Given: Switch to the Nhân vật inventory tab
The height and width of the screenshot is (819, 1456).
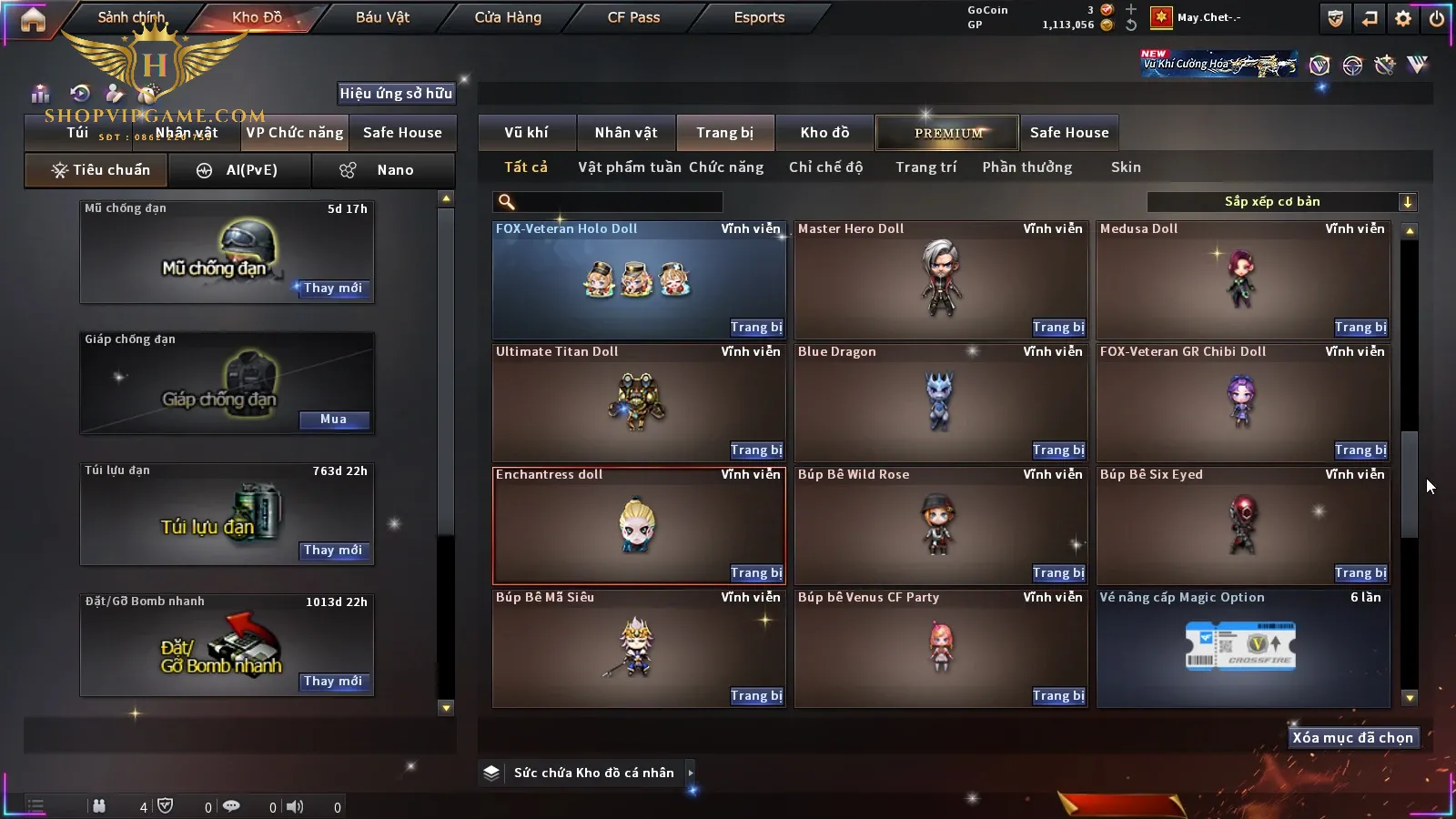Looking at the screenshot, I should point(626,133).
